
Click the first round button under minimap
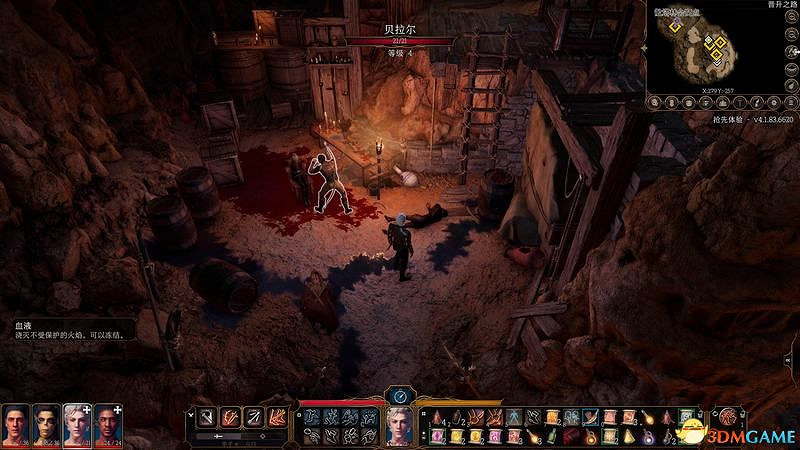(655, 101)
